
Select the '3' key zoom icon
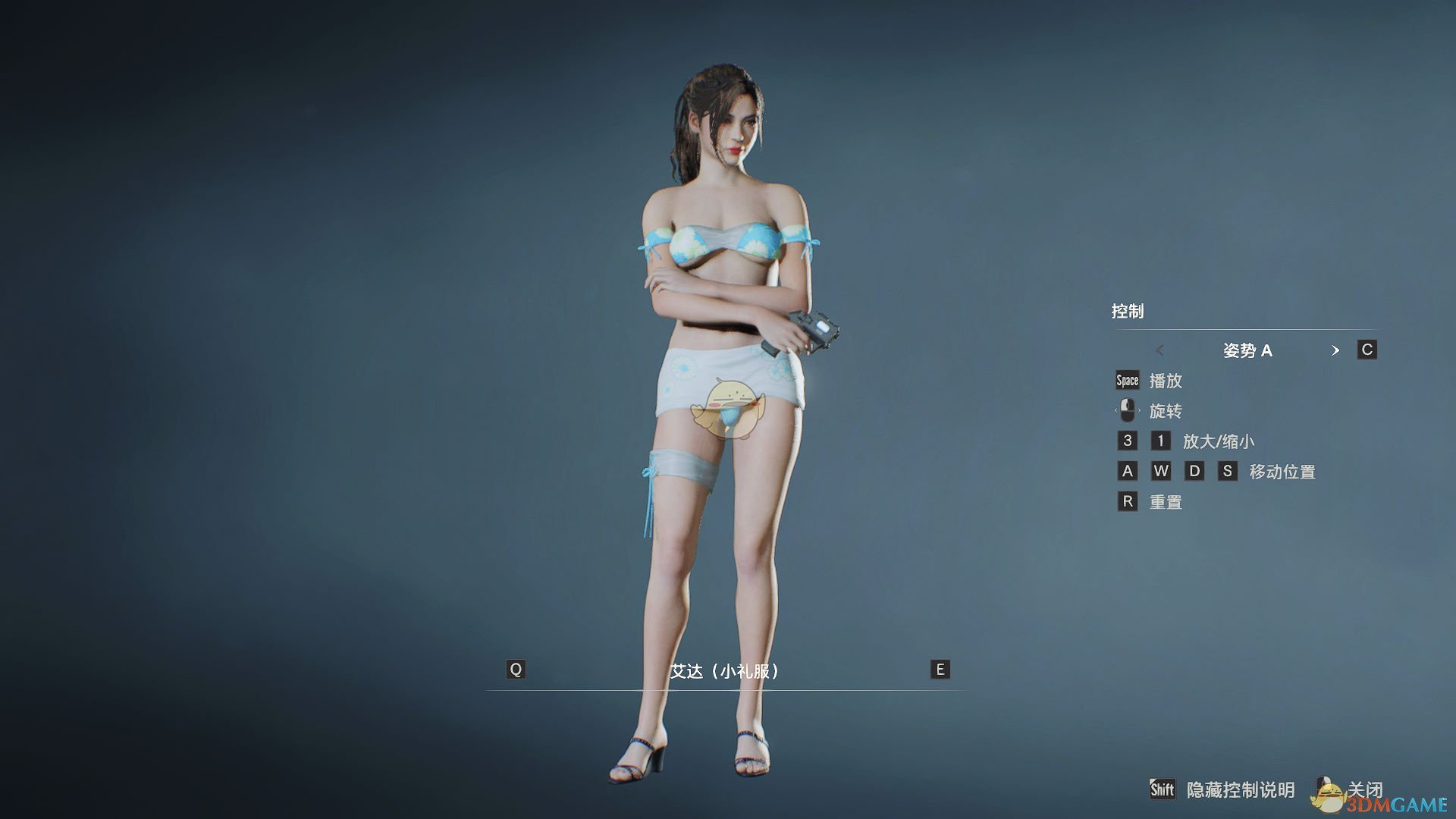[1127, 441]
